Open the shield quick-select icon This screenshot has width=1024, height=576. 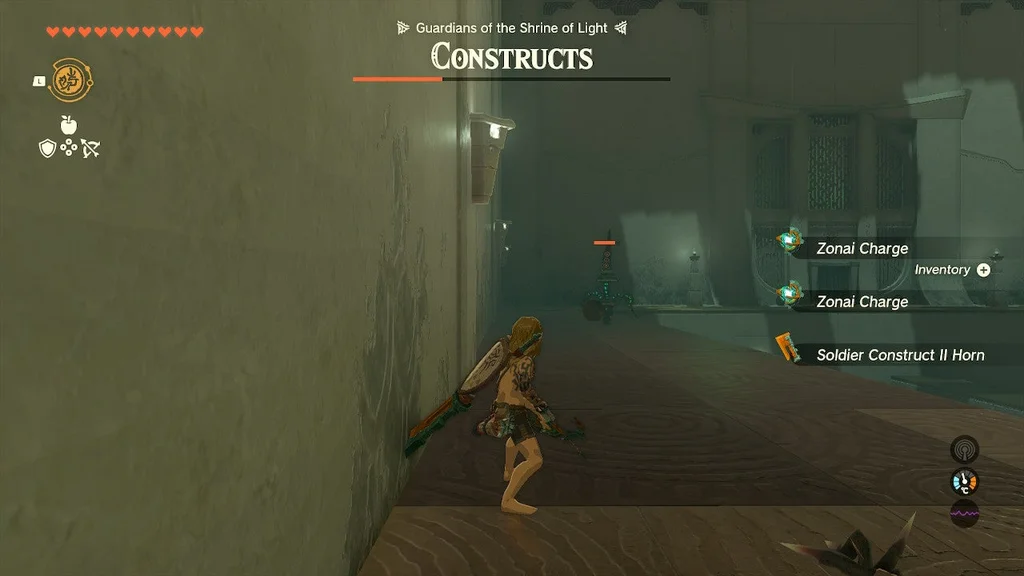46,148
